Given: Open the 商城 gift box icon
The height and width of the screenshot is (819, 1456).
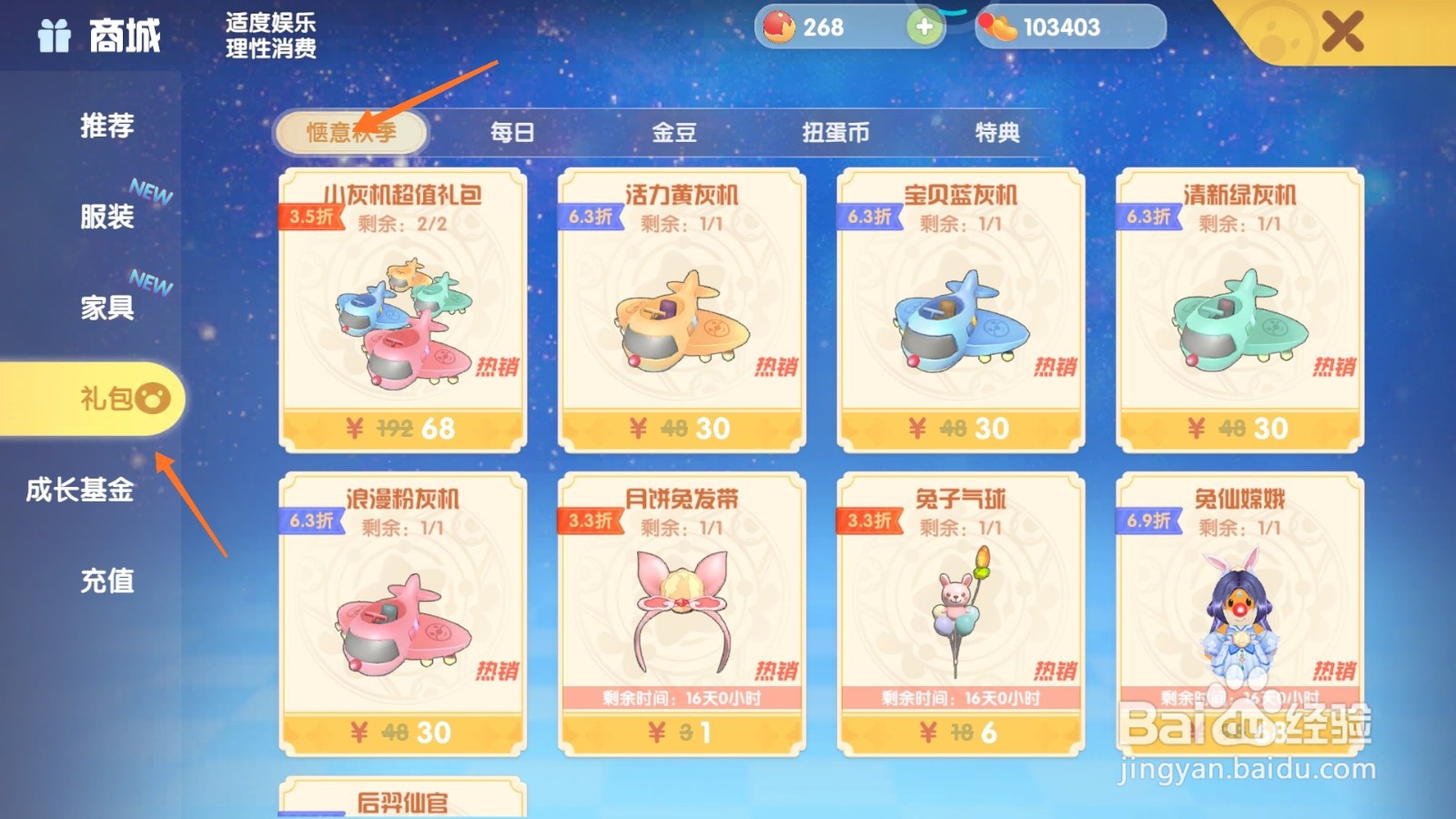Looking at the screenshot, I should click(x=55, y=36).
